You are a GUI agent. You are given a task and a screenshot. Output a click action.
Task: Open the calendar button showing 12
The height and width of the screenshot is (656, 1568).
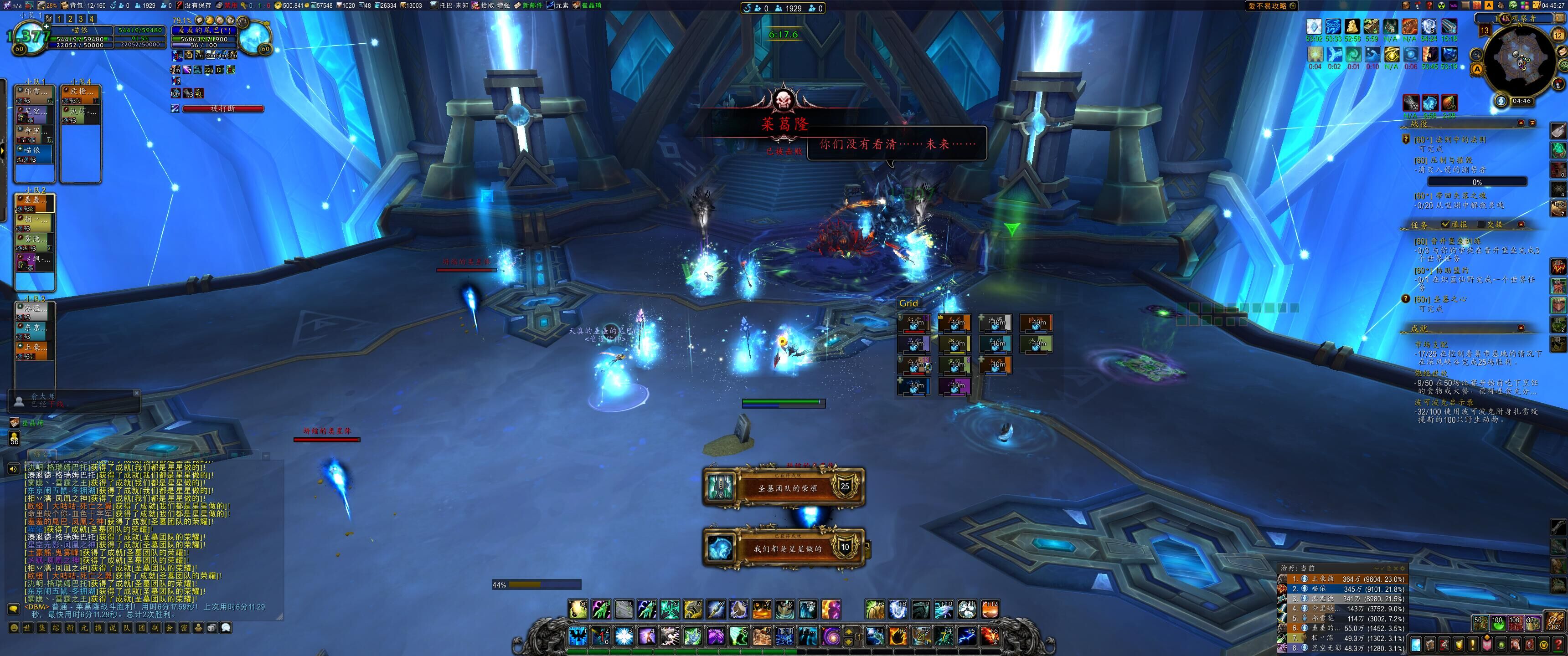click(1558, 35)
